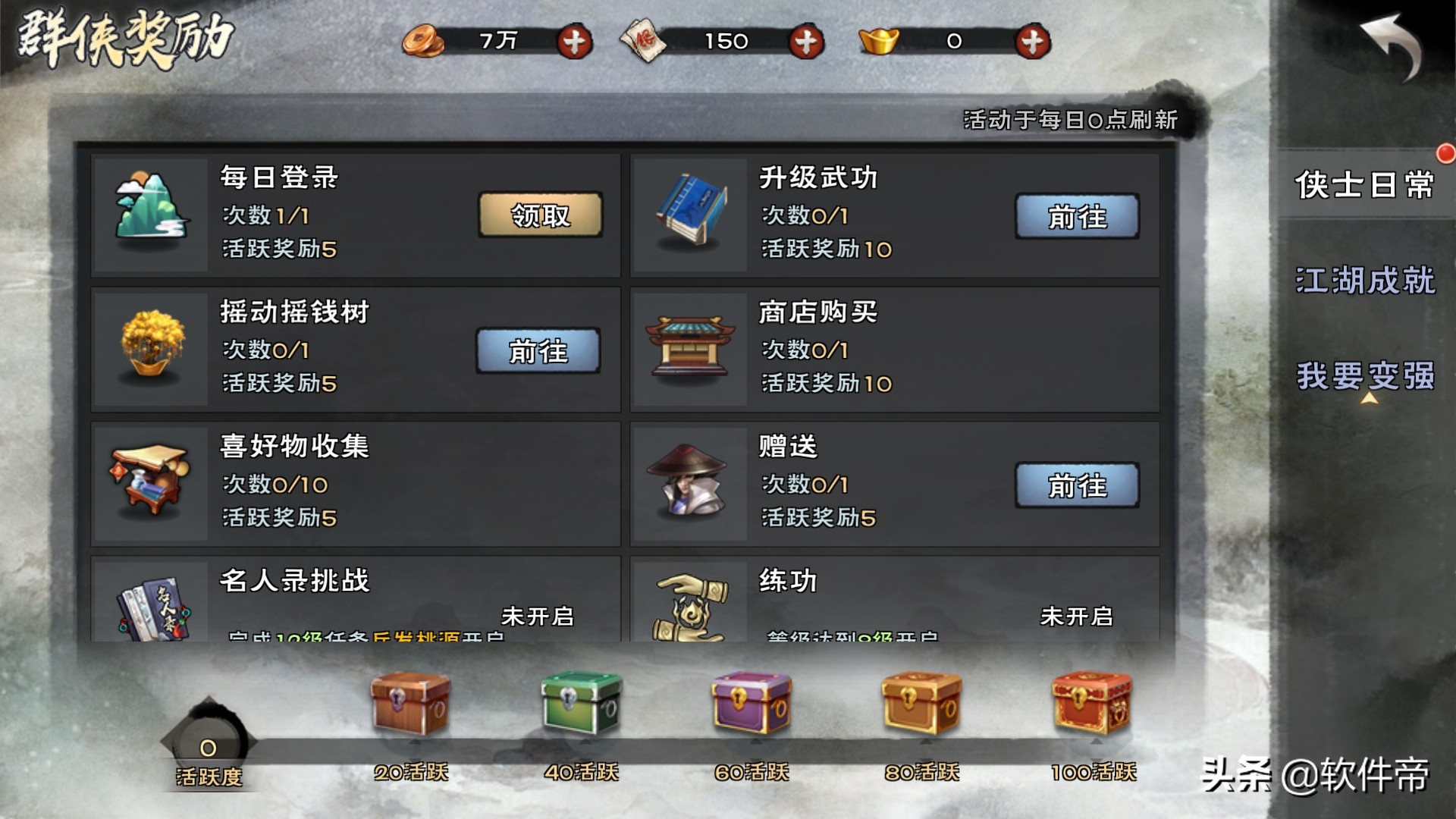Click the copper coin currency icon

click(423, 42)
